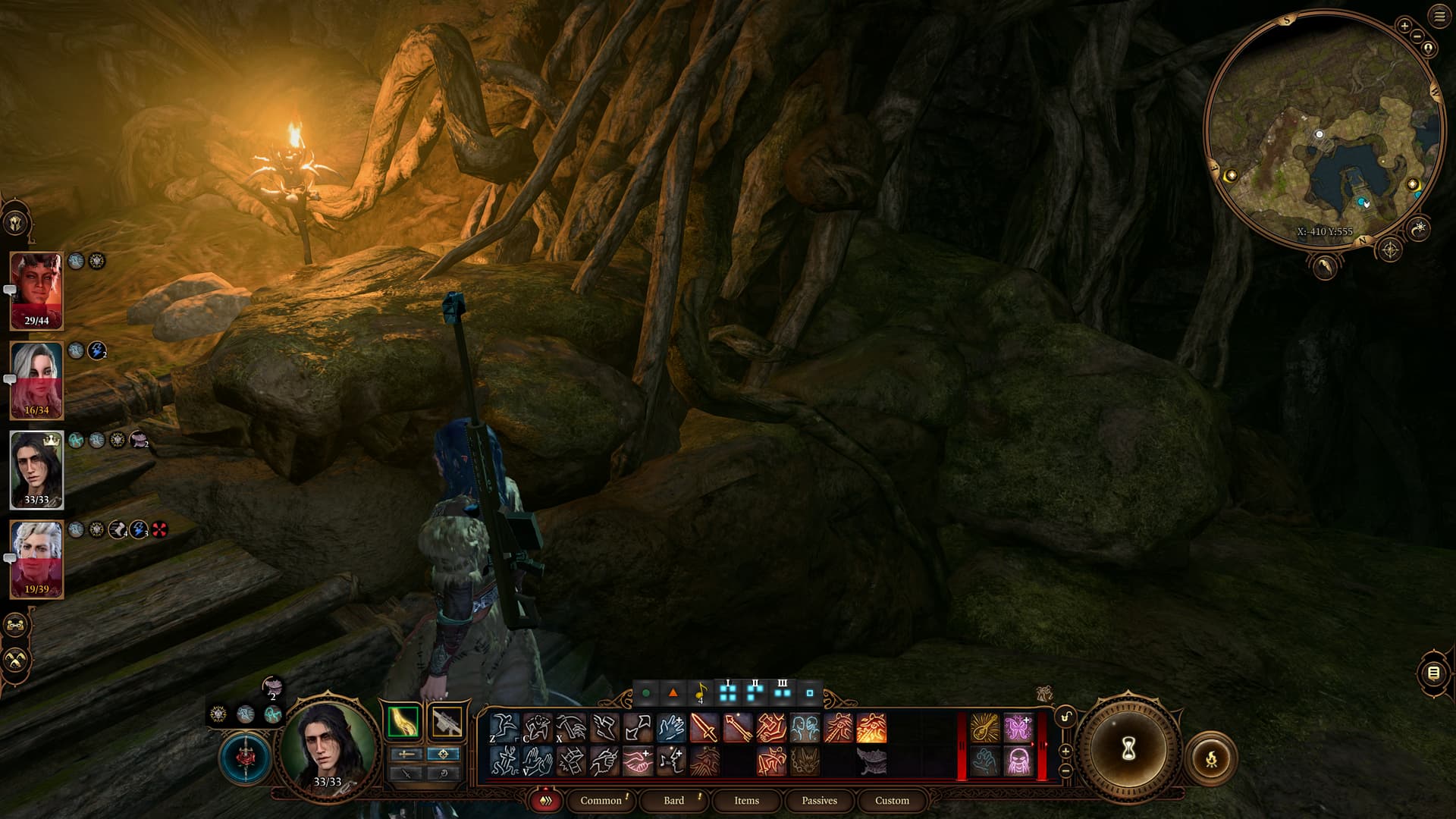The width and height of the screenshot is (1456, 819).
Task: Switch to the Common hotbar tab
Action: [x=601, y=800]
